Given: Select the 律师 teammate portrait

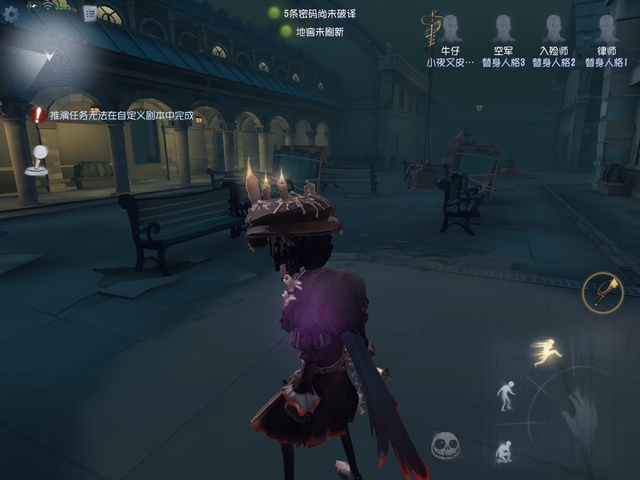Looking at the screenshot, I should pos(607,28).
